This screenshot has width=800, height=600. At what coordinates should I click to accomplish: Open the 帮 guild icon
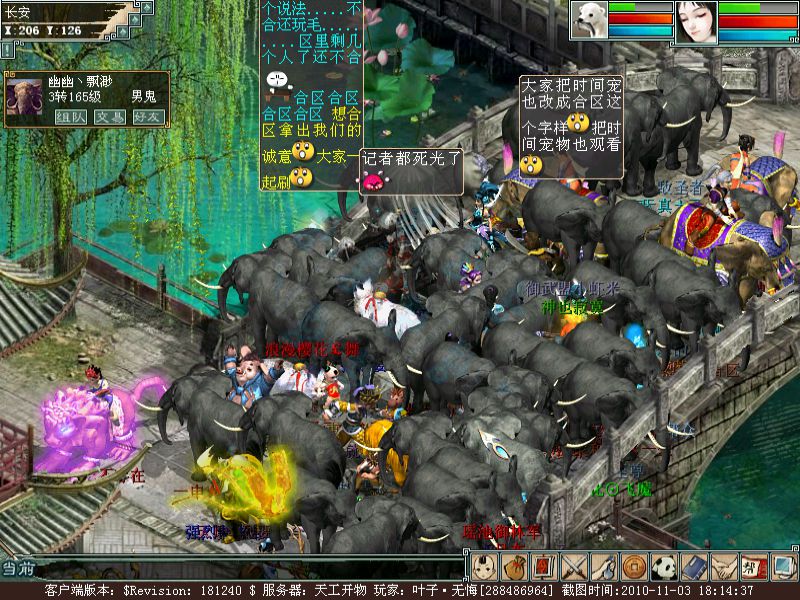click(x=754, y=567)
